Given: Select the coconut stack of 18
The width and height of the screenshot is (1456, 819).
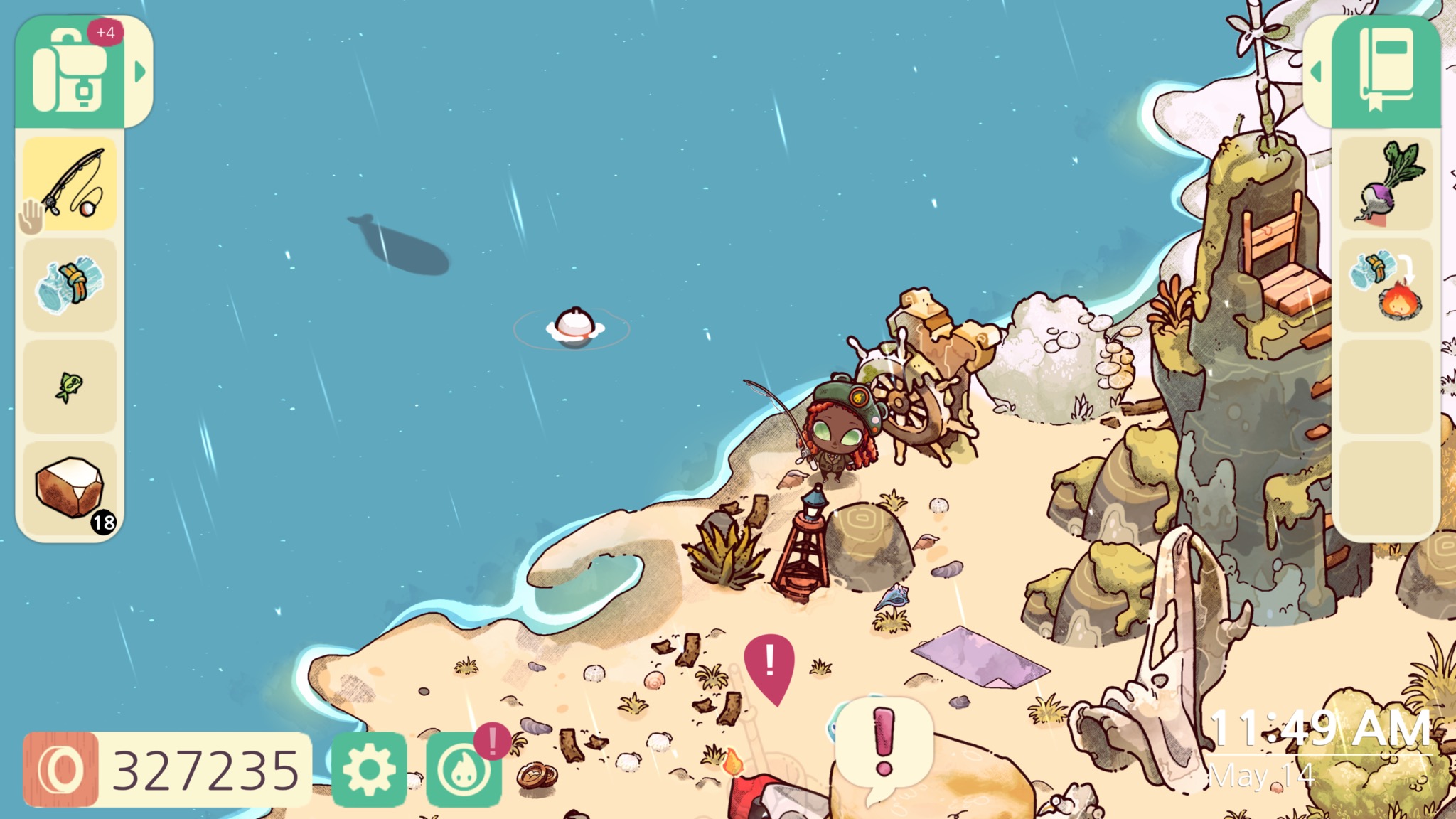Looking at the screenshot, I should click(70, 489).
